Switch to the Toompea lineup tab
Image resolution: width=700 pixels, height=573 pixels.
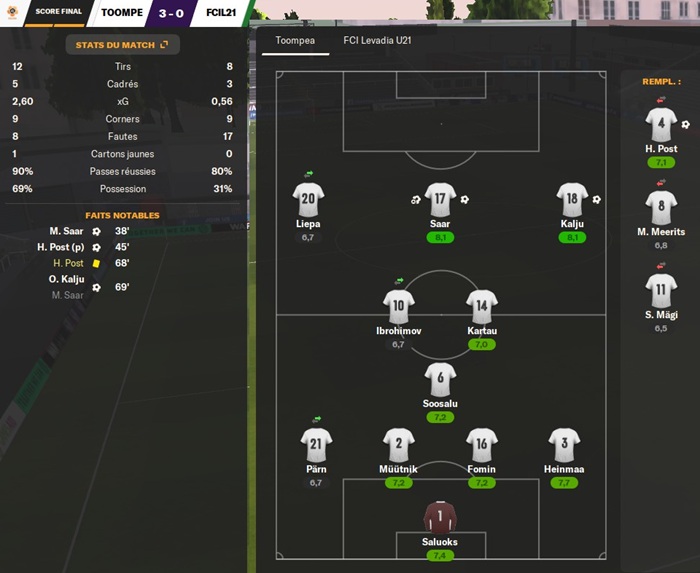point(295,41)
